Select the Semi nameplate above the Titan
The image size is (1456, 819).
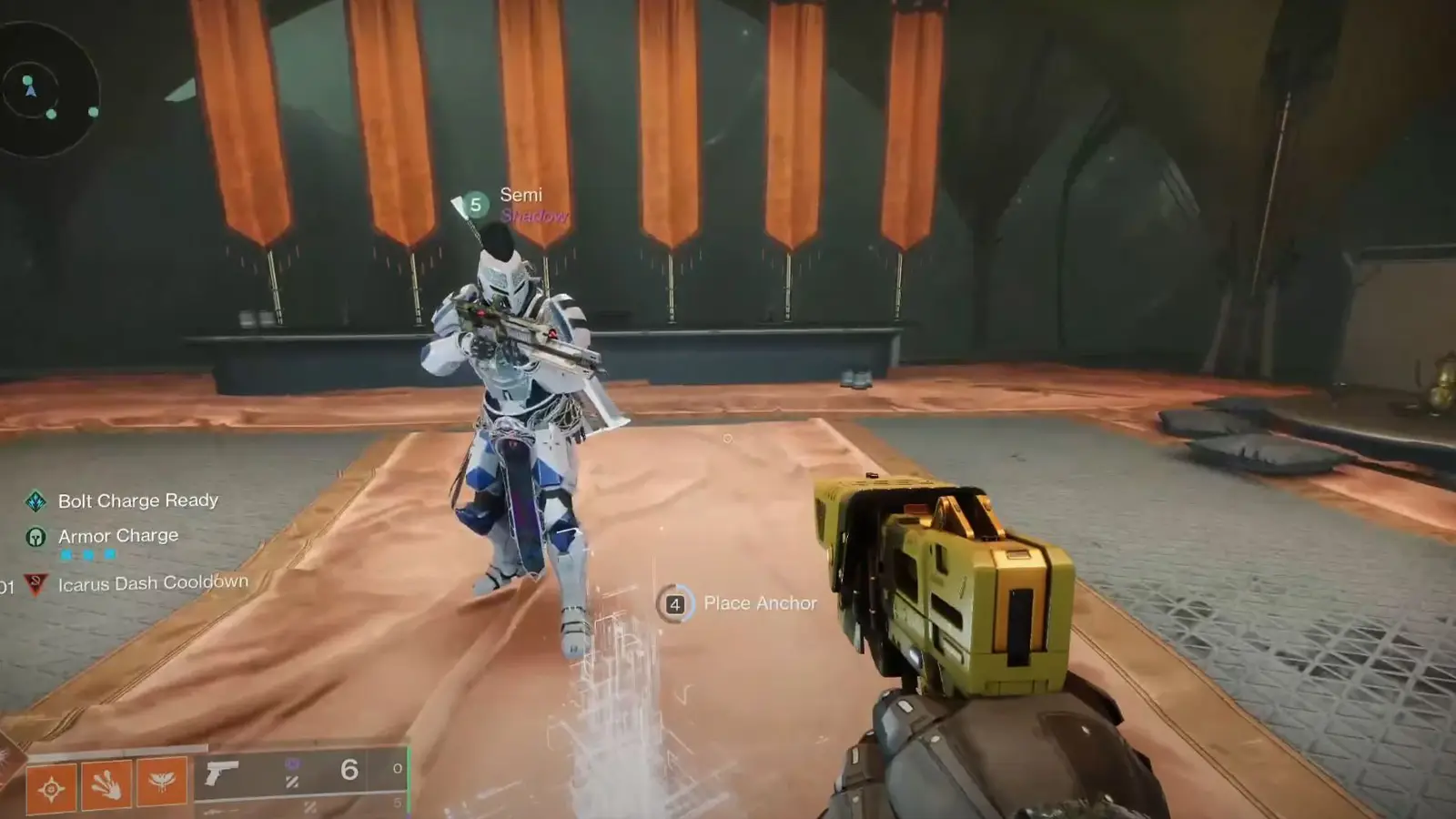pyautogui.click(x=520, y=195)
